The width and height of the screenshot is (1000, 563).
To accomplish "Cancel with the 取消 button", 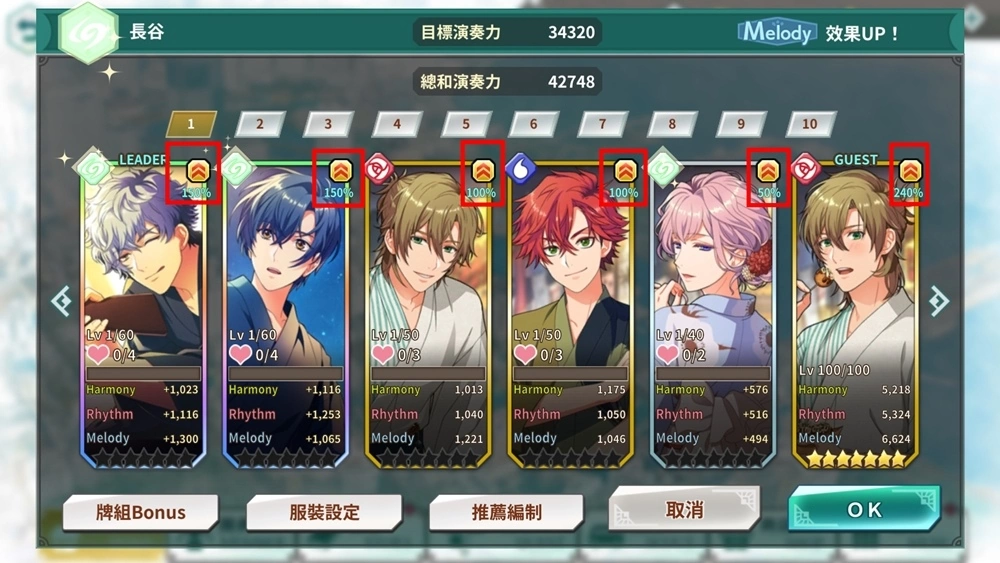I will click(x=684, y=509).
